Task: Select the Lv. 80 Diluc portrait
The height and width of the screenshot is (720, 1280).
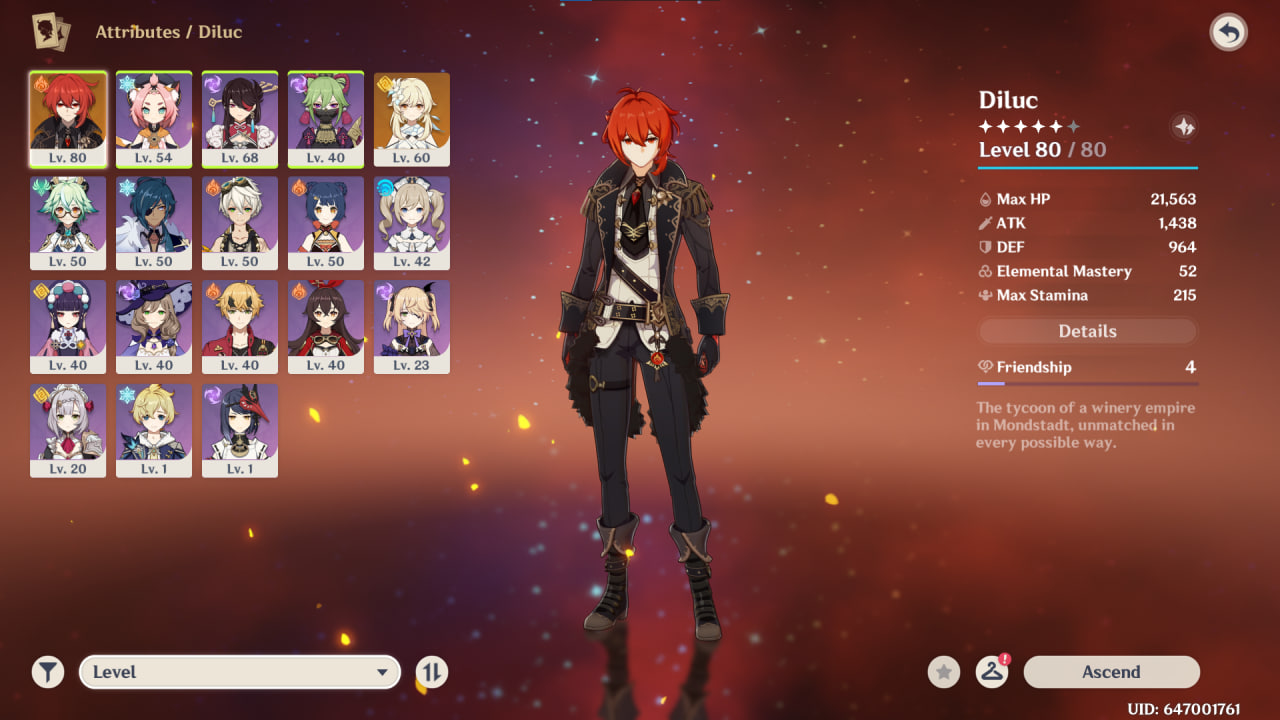Action: pos(68,119)
